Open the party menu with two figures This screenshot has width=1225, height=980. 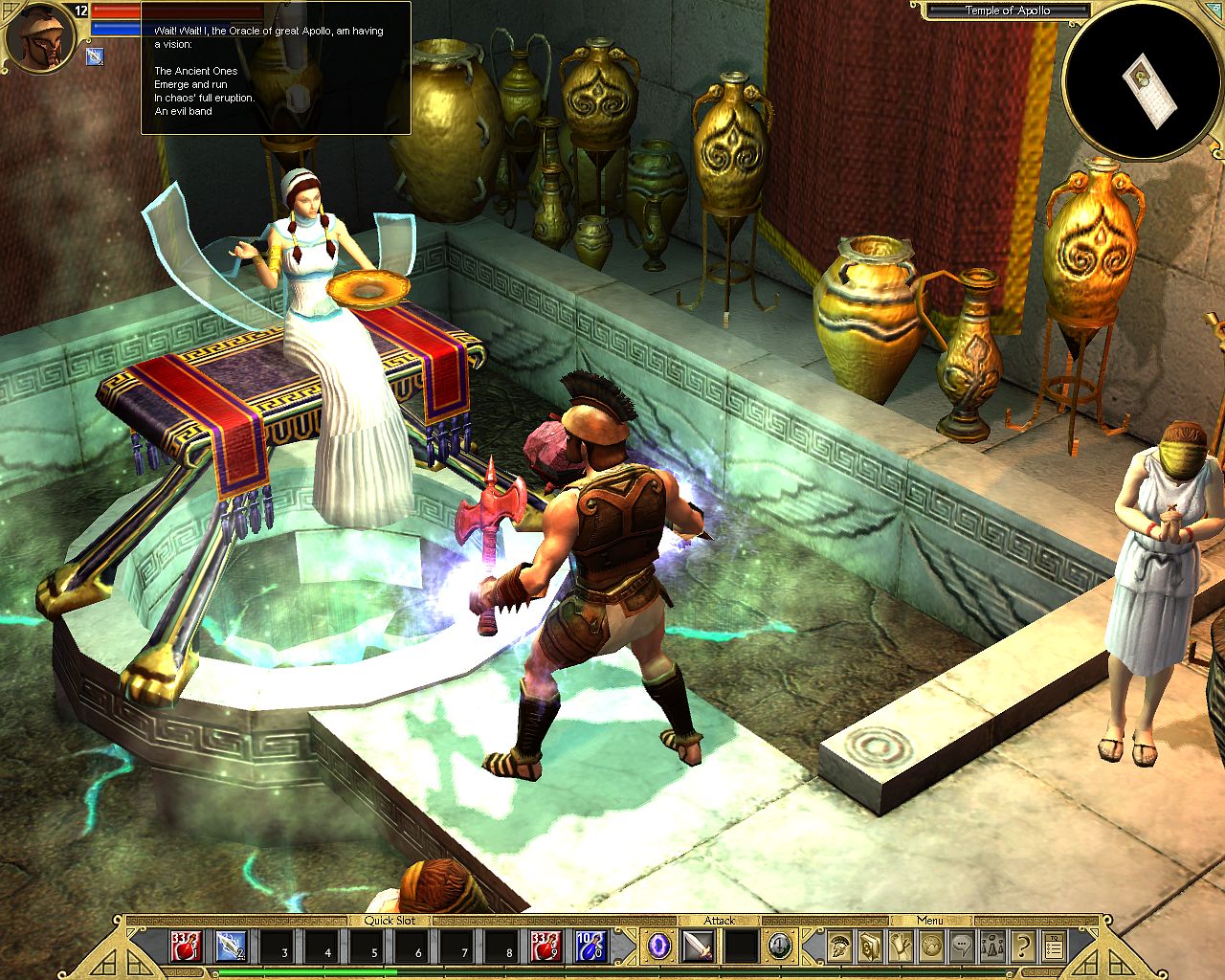[x=991, y=947]
